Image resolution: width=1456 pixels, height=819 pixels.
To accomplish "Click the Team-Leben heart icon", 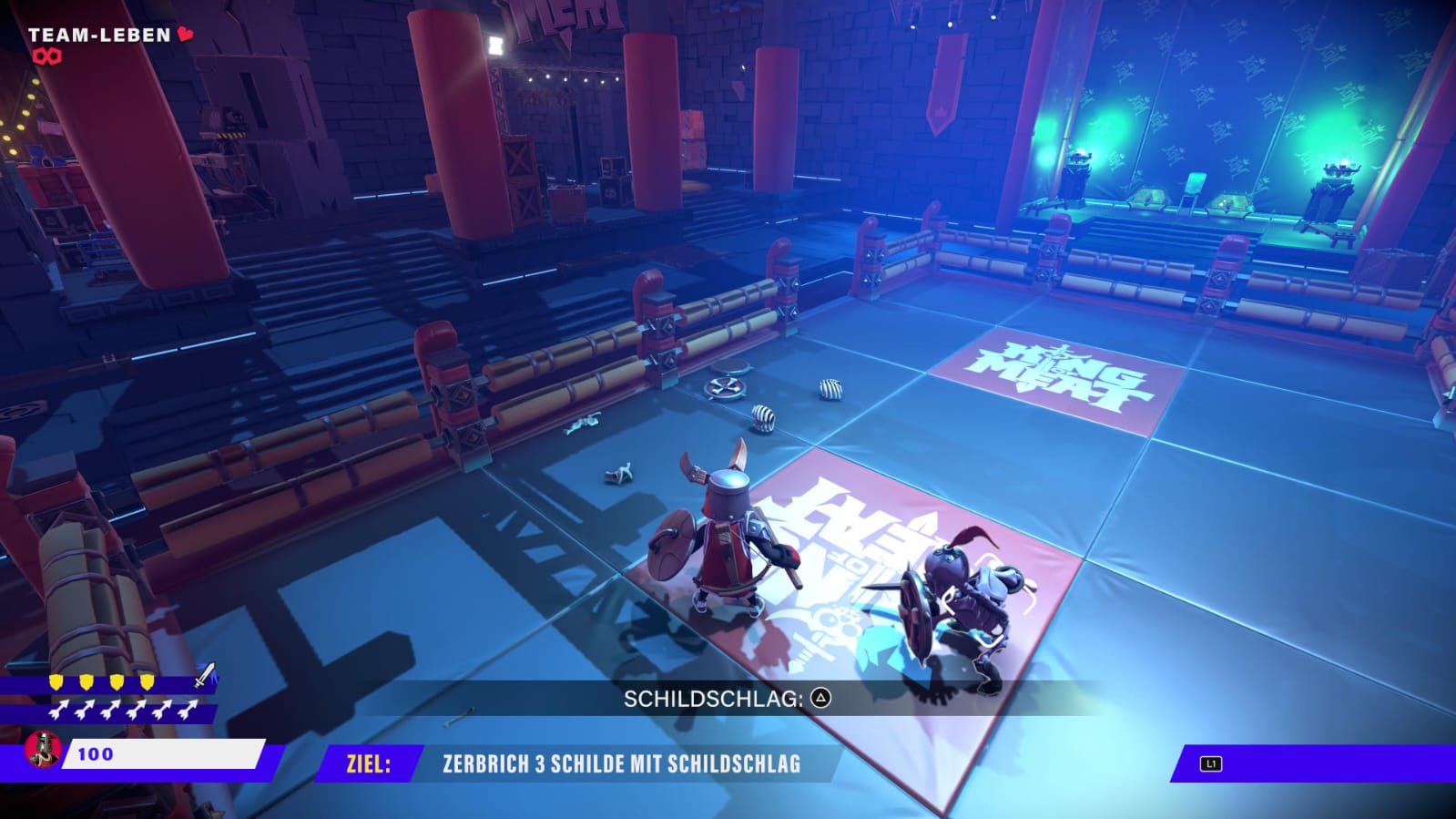I will tap(186, 35).
